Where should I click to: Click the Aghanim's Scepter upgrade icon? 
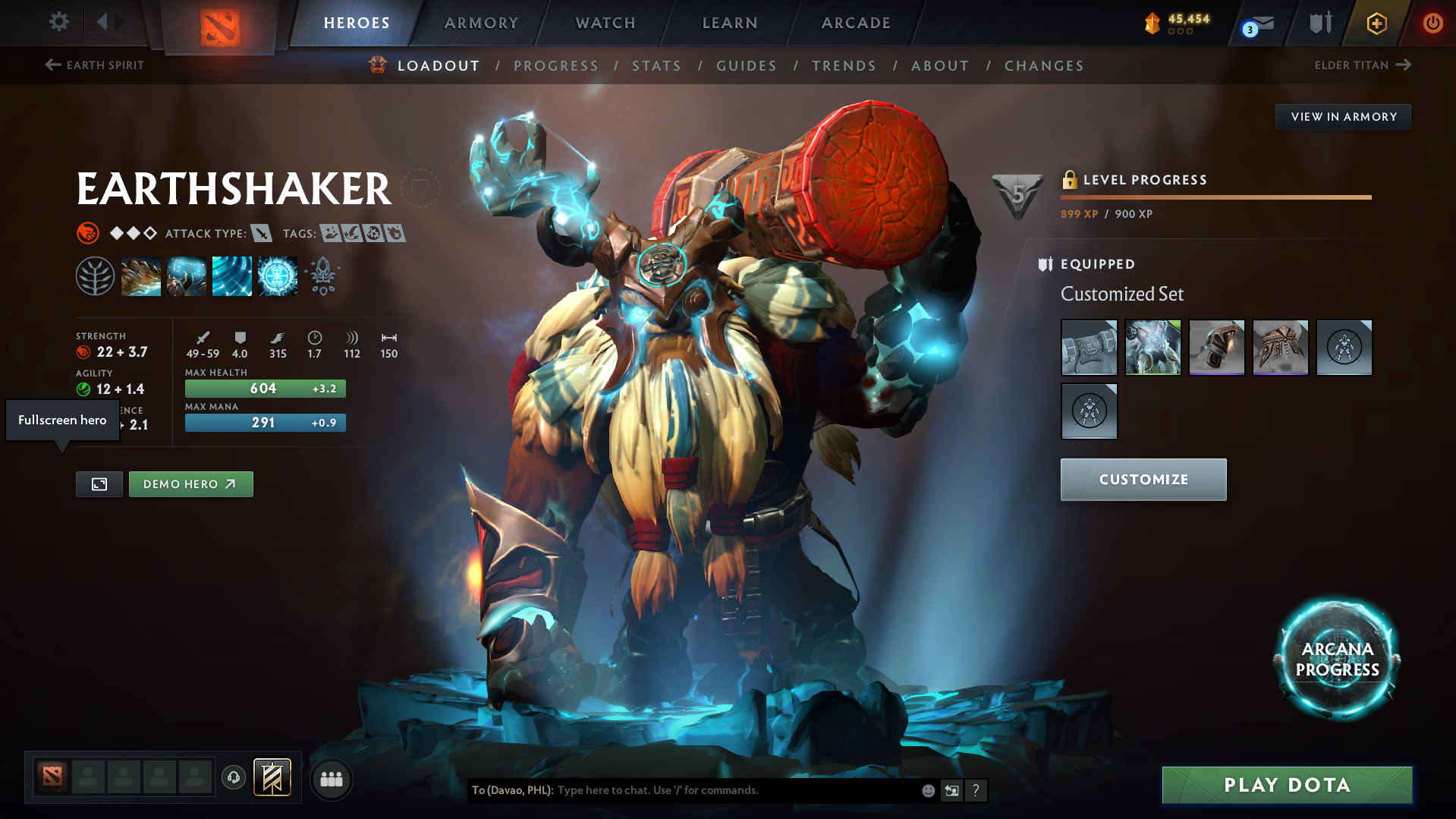point(323,276)
